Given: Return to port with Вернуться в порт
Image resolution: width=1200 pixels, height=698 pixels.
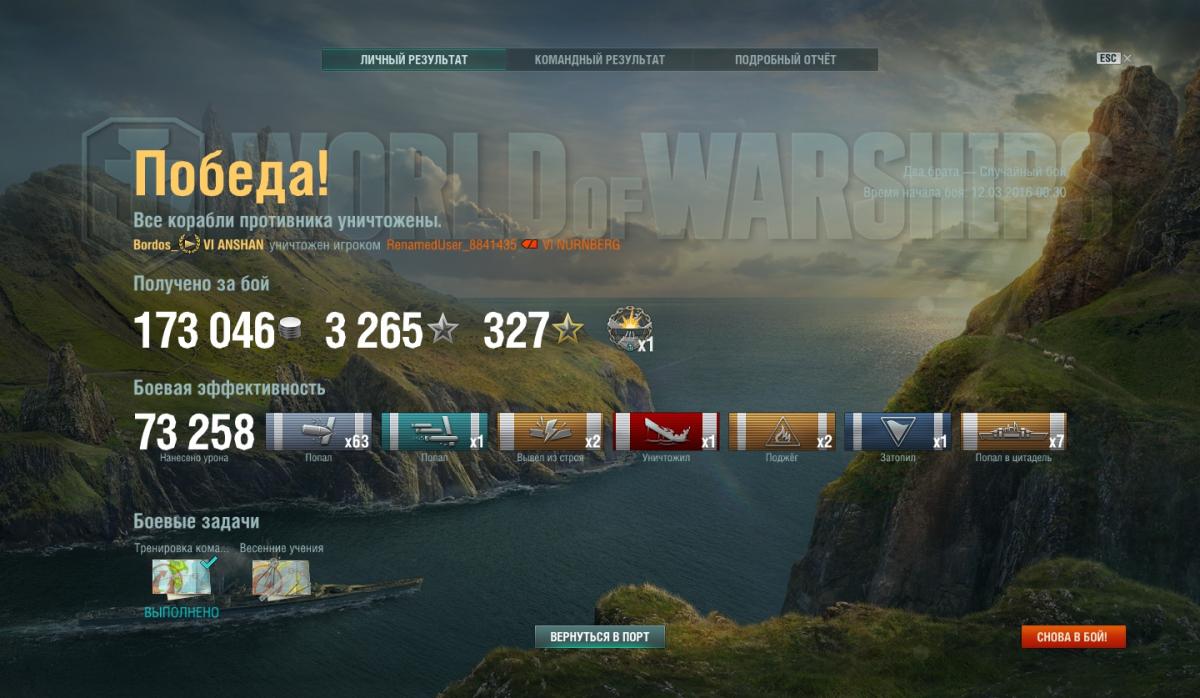Looking at the screenshot, I should [x=600, y=637].
